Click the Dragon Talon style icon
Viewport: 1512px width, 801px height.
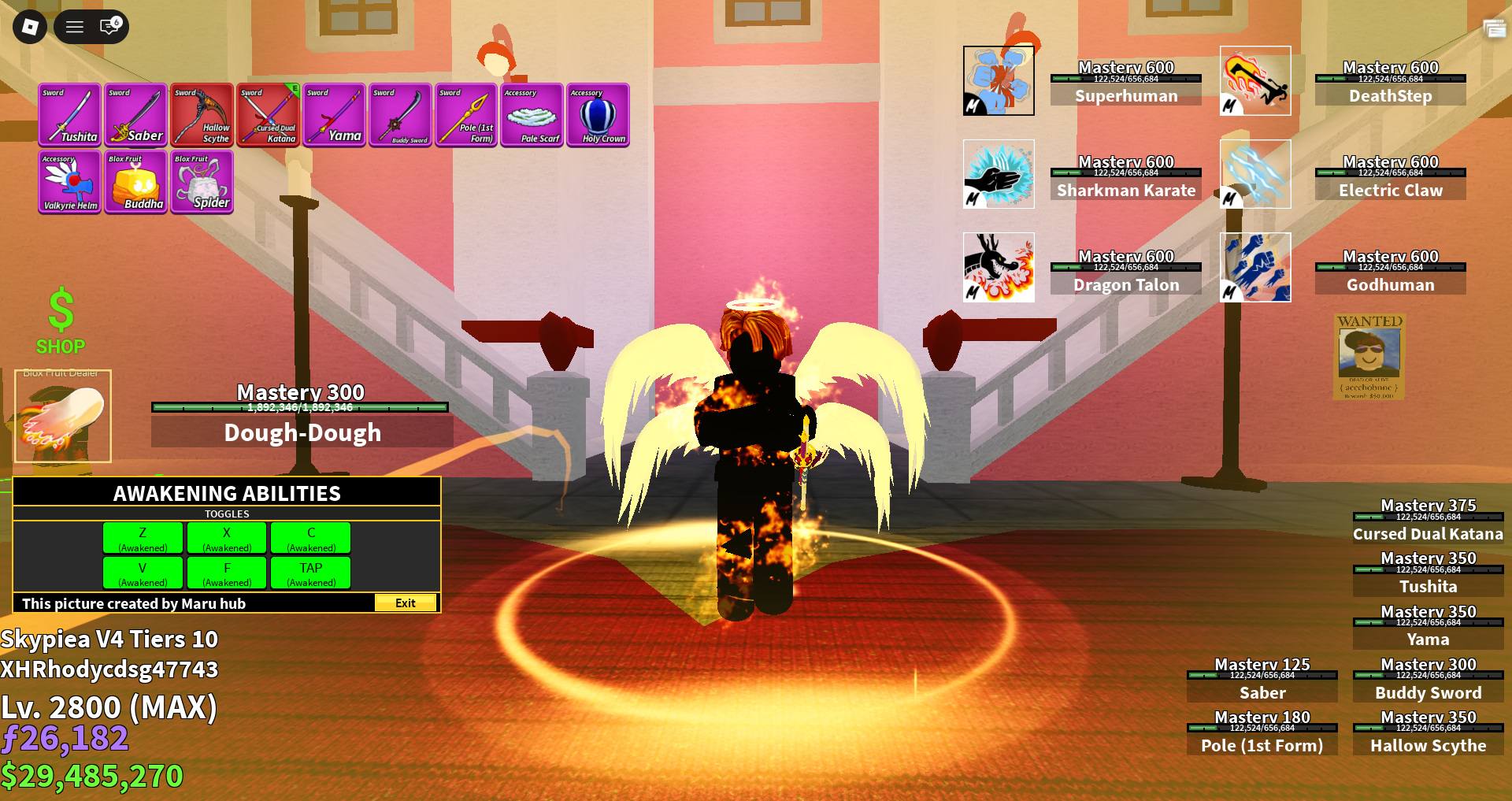(x=998, y=267)
